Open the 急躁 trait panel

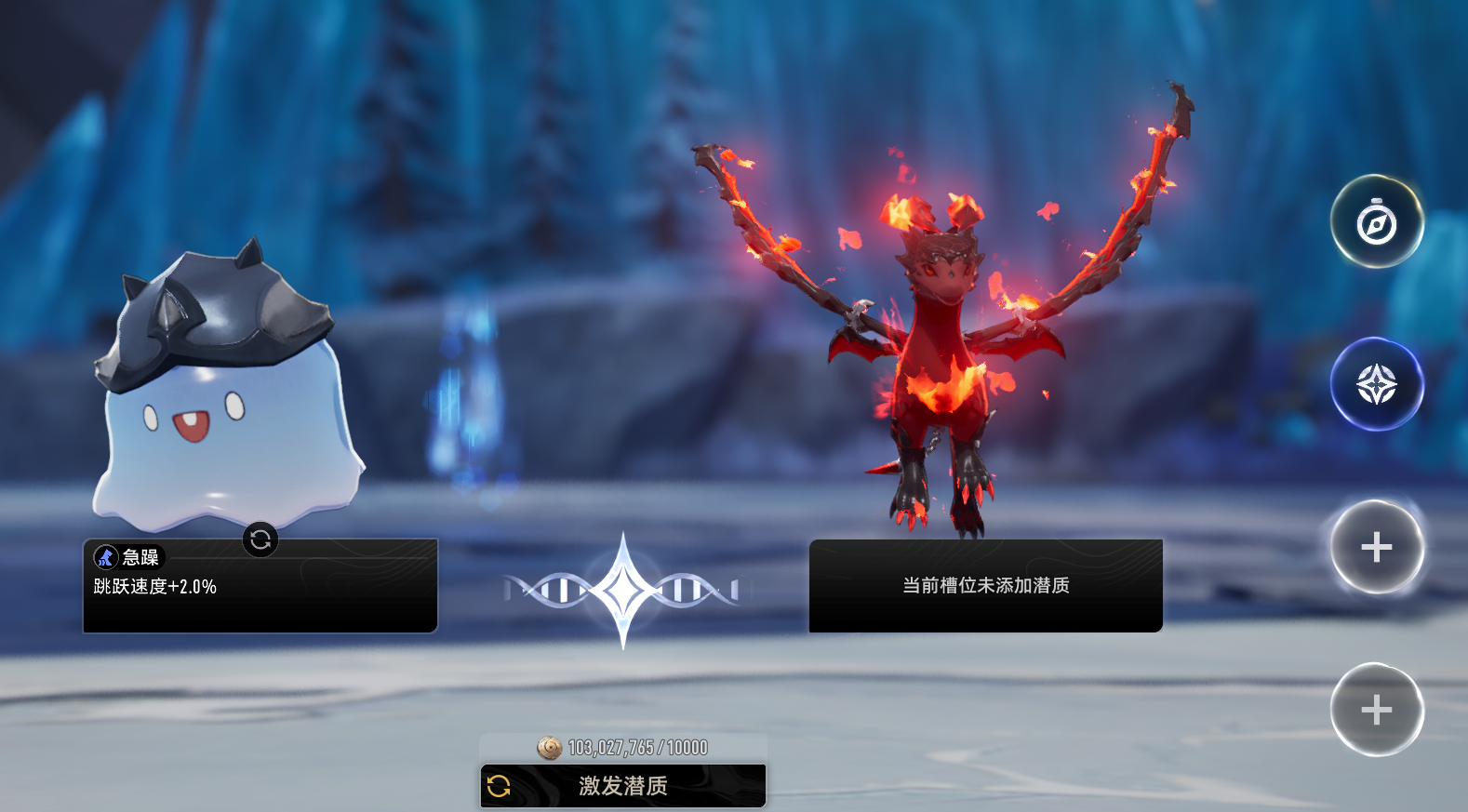click(260, 588)
